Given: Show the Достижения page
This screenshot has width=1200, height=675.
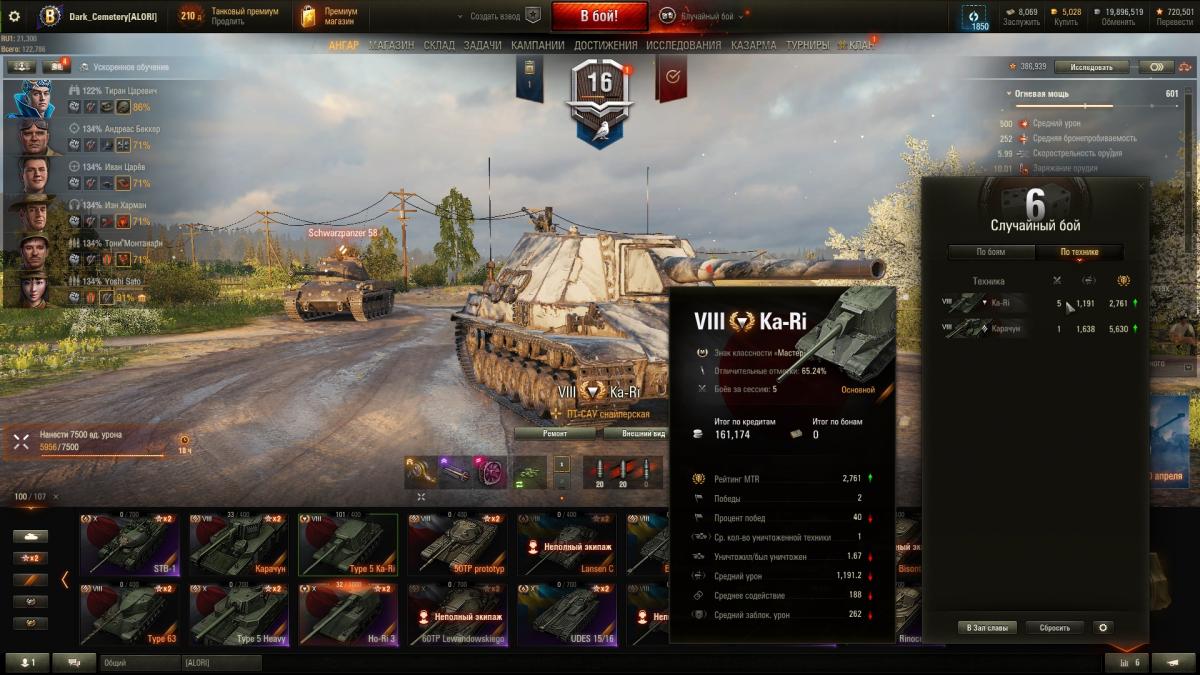Looking at the screenshot, I should 606,45.
